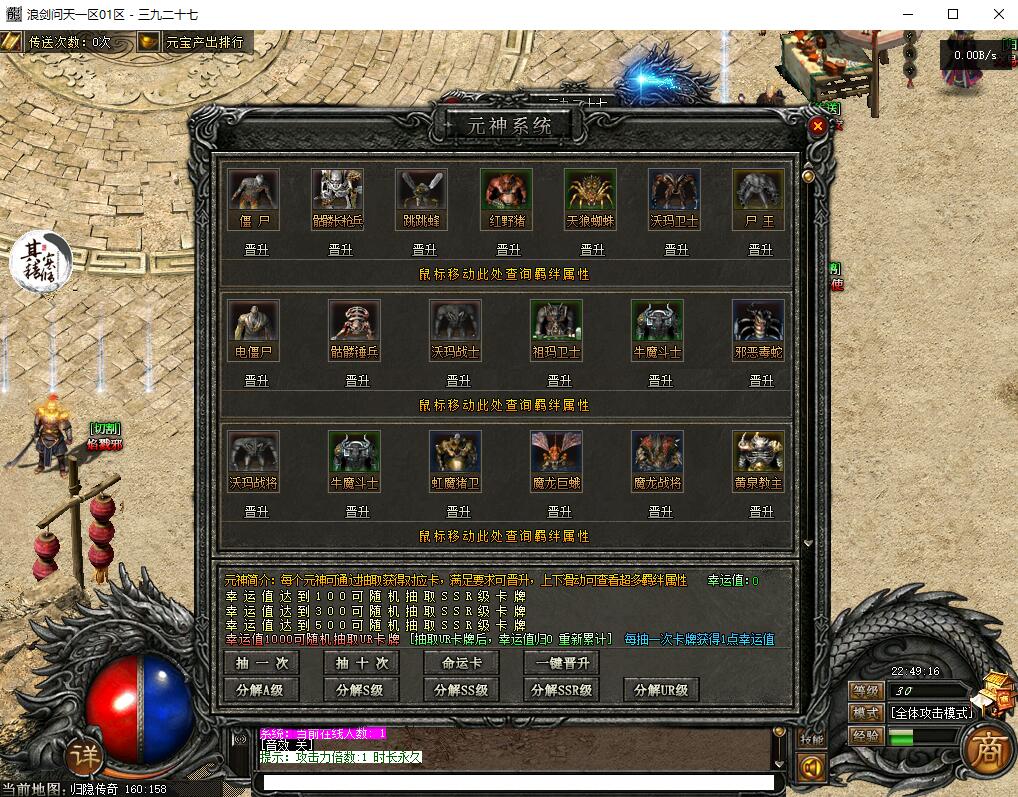The height and width of the screenshot is (797, 1018).
Task: Close the 元神系统 panel
Action: 817,126
